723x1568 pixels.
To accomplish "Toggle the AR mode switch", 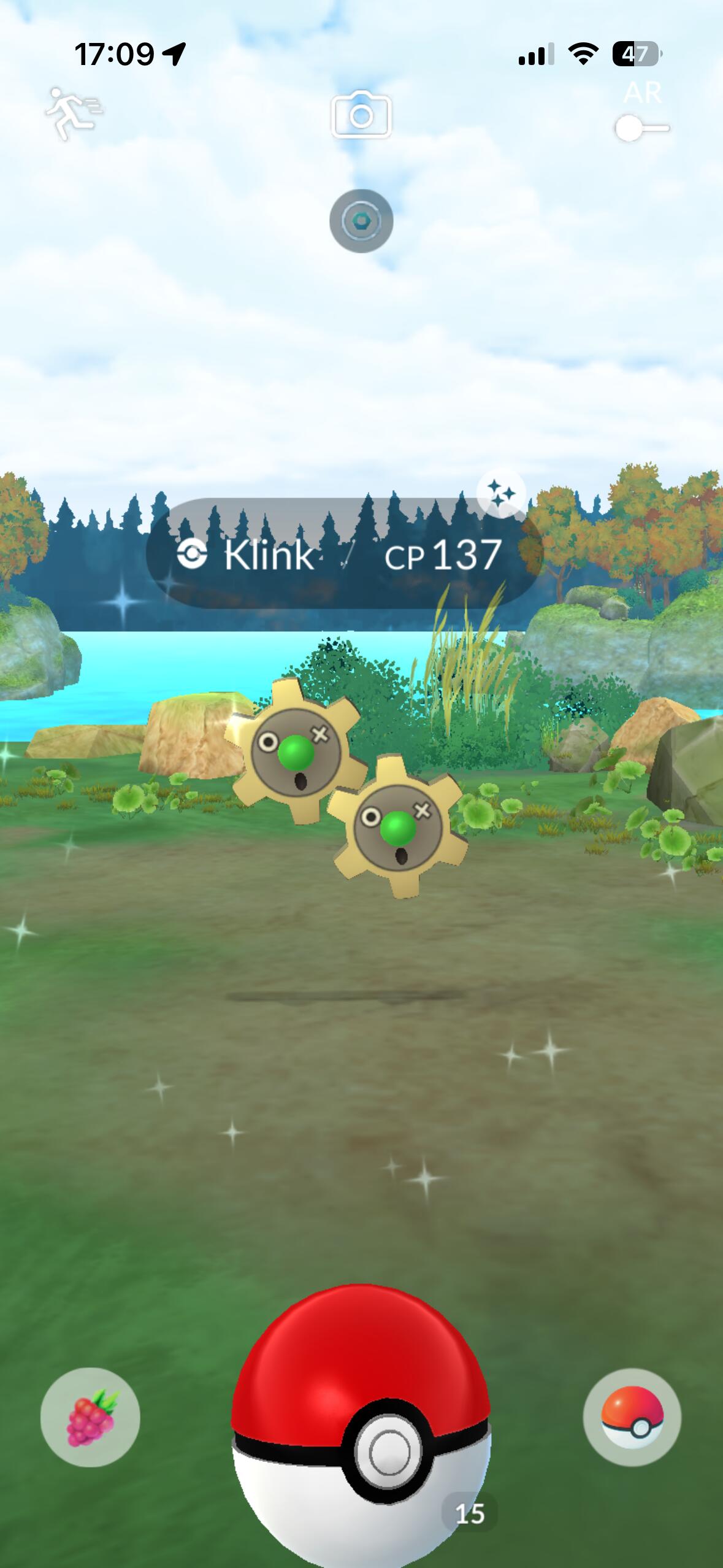I will [x=641, y=128].
